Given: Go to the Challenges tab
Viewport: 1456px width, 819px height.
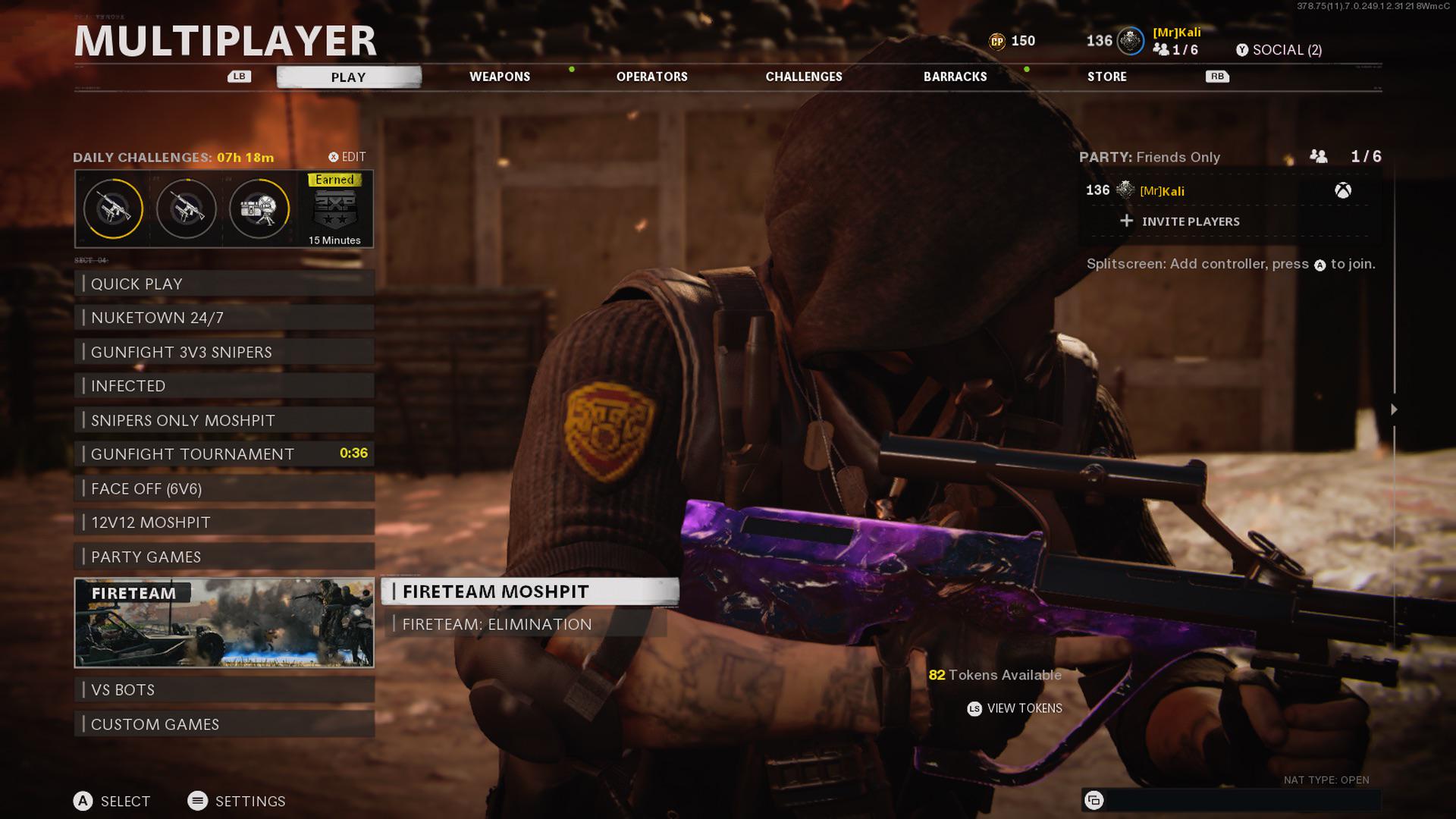Looking at the screenshot, I should [x=804, y=77].
